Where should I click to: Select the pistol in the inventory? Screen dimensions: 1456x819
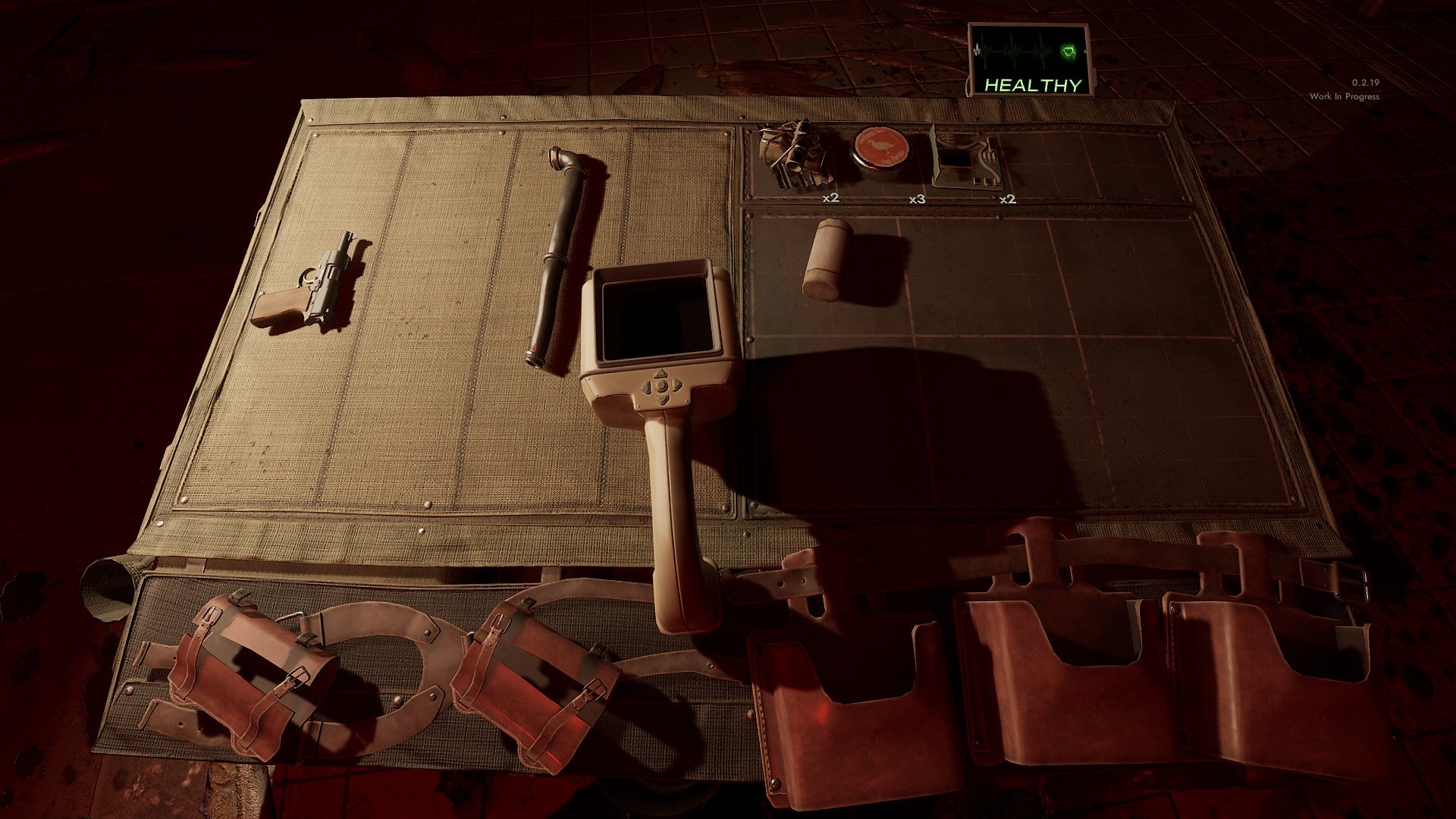pos(306,286)
